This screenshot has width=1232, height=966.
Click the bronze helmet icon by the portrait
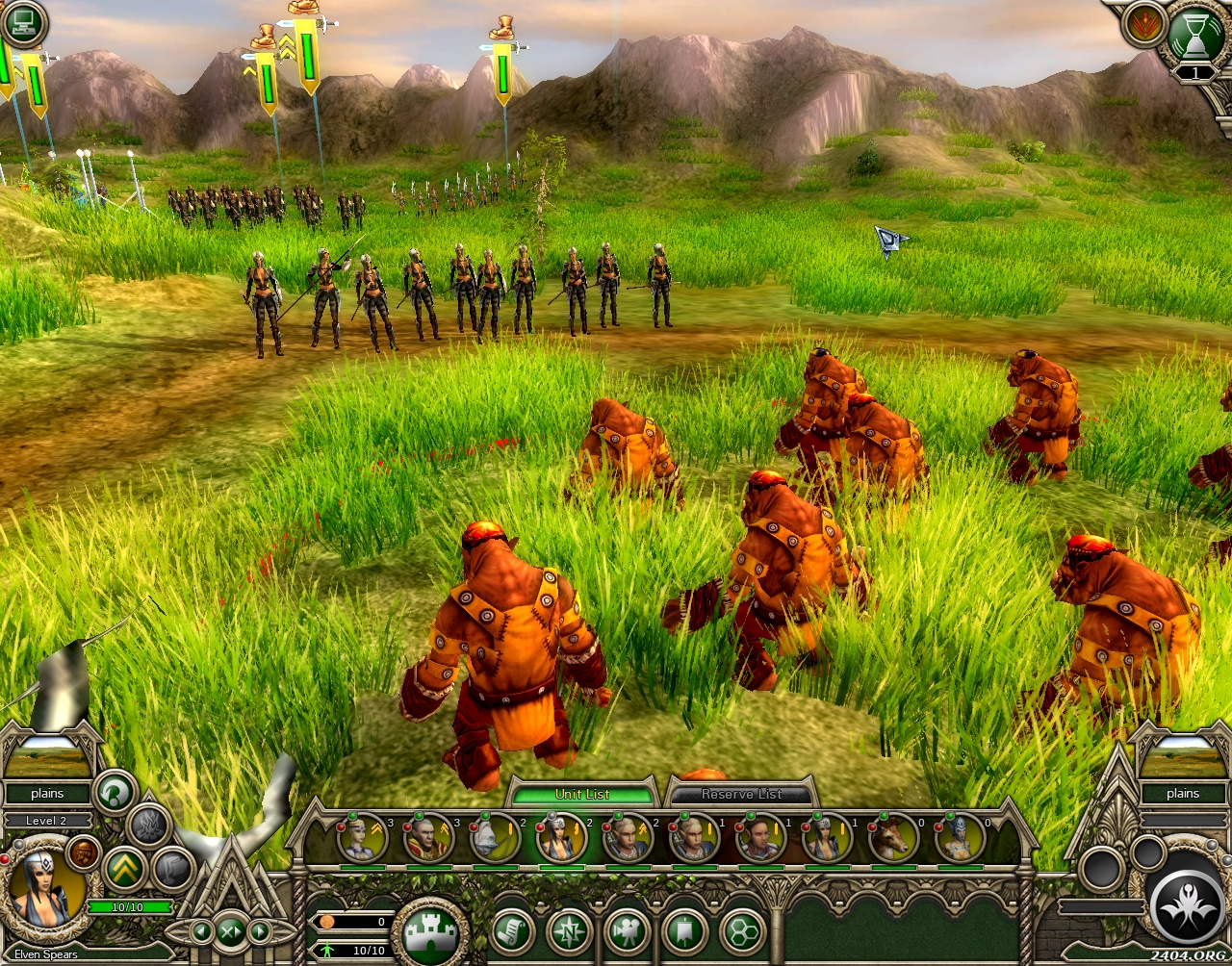tap(85, 852)
